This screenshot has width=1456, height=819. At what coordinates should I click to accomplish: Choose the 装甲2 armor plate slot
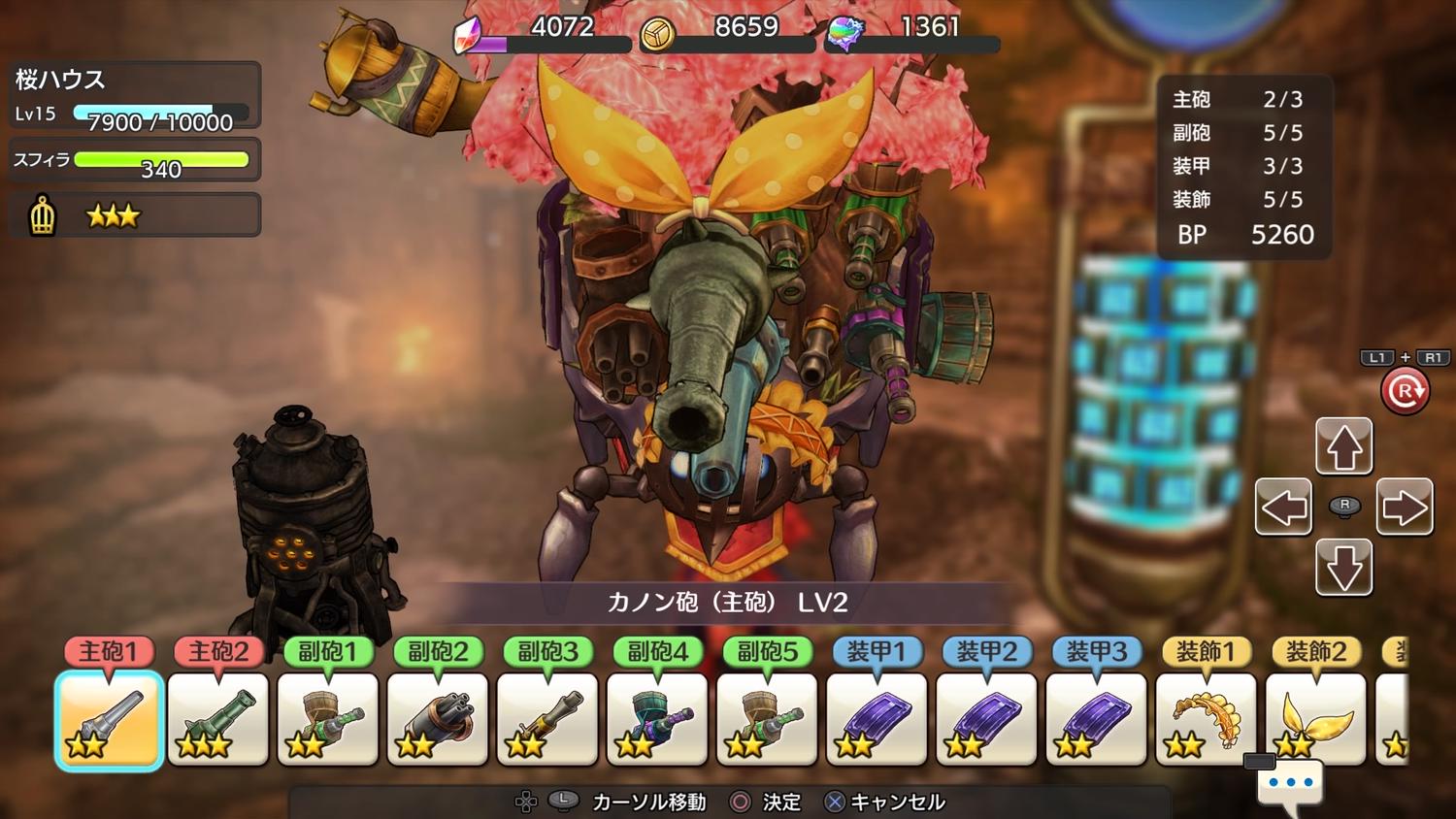click(986, 720)
